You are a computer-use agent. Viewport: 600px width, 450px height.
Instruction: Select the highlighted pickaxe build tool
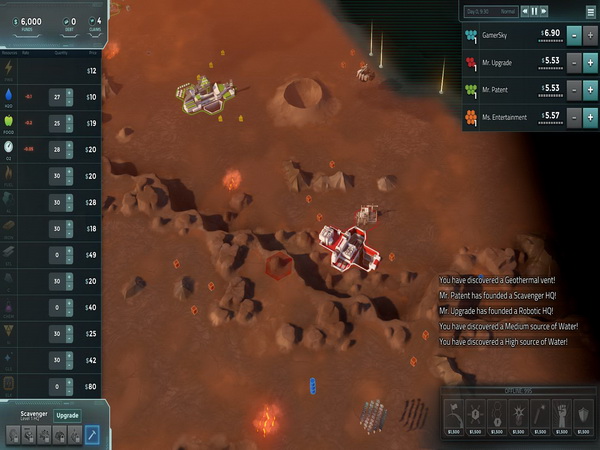coord(91,435)
